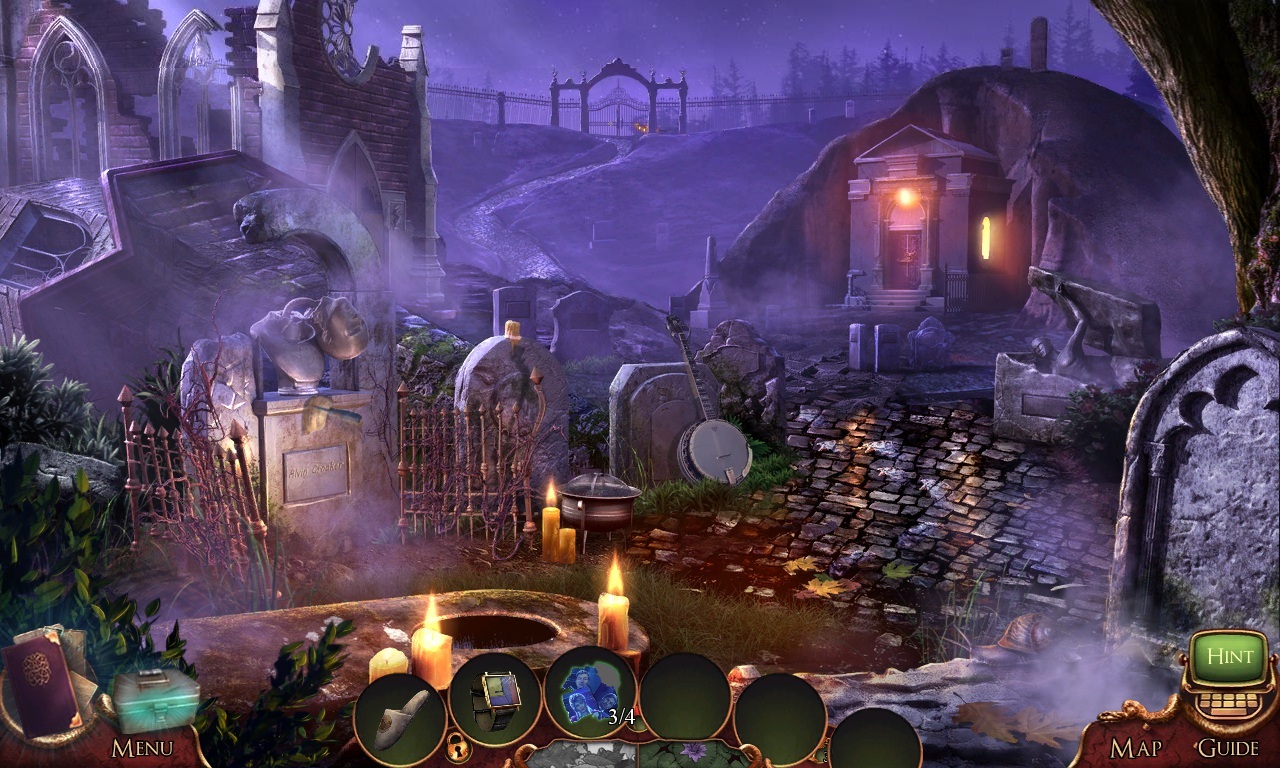1280x768 pixels.
Task: Click the snail on the rock at right
Action: [1027, 630]
